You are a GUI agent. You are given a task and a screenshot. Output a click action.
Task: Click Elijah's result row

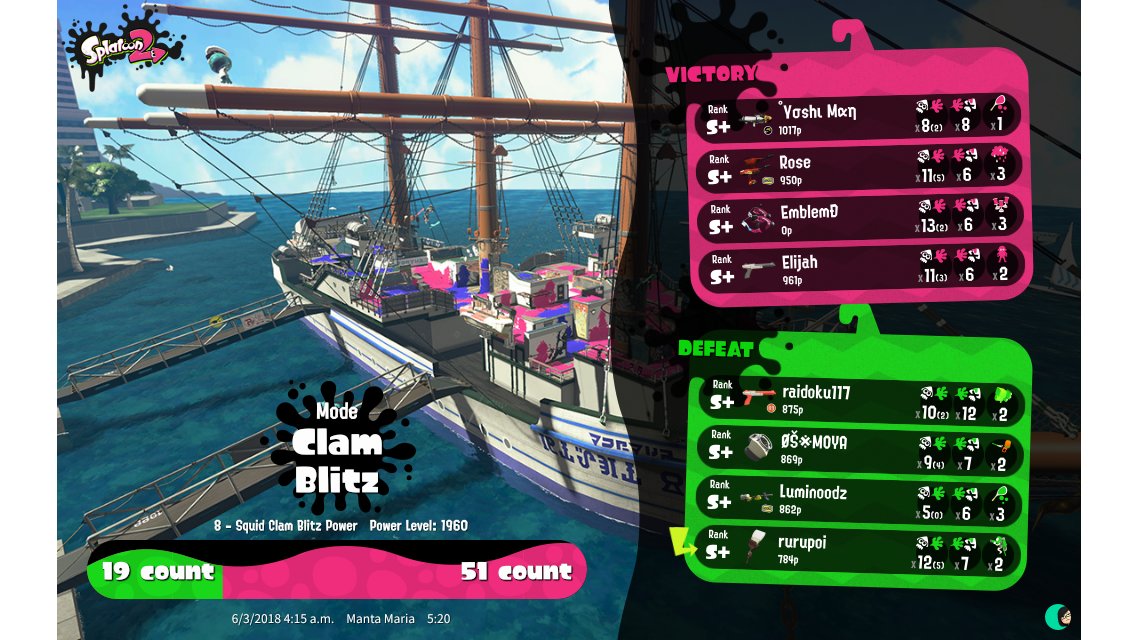(x=860, y=268)
